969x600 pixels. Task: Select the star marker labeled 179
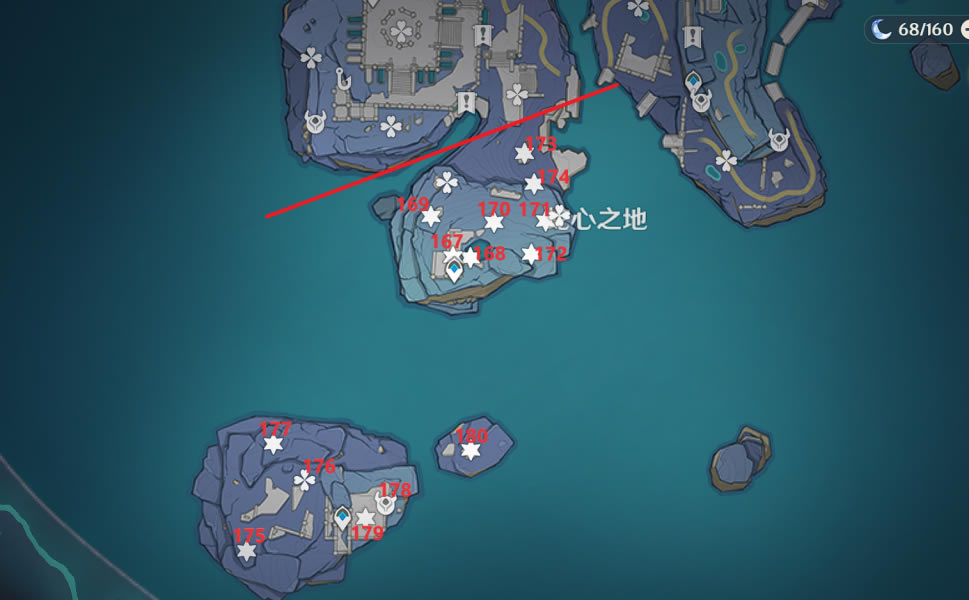pyautogui.click(x=366, y=518)
